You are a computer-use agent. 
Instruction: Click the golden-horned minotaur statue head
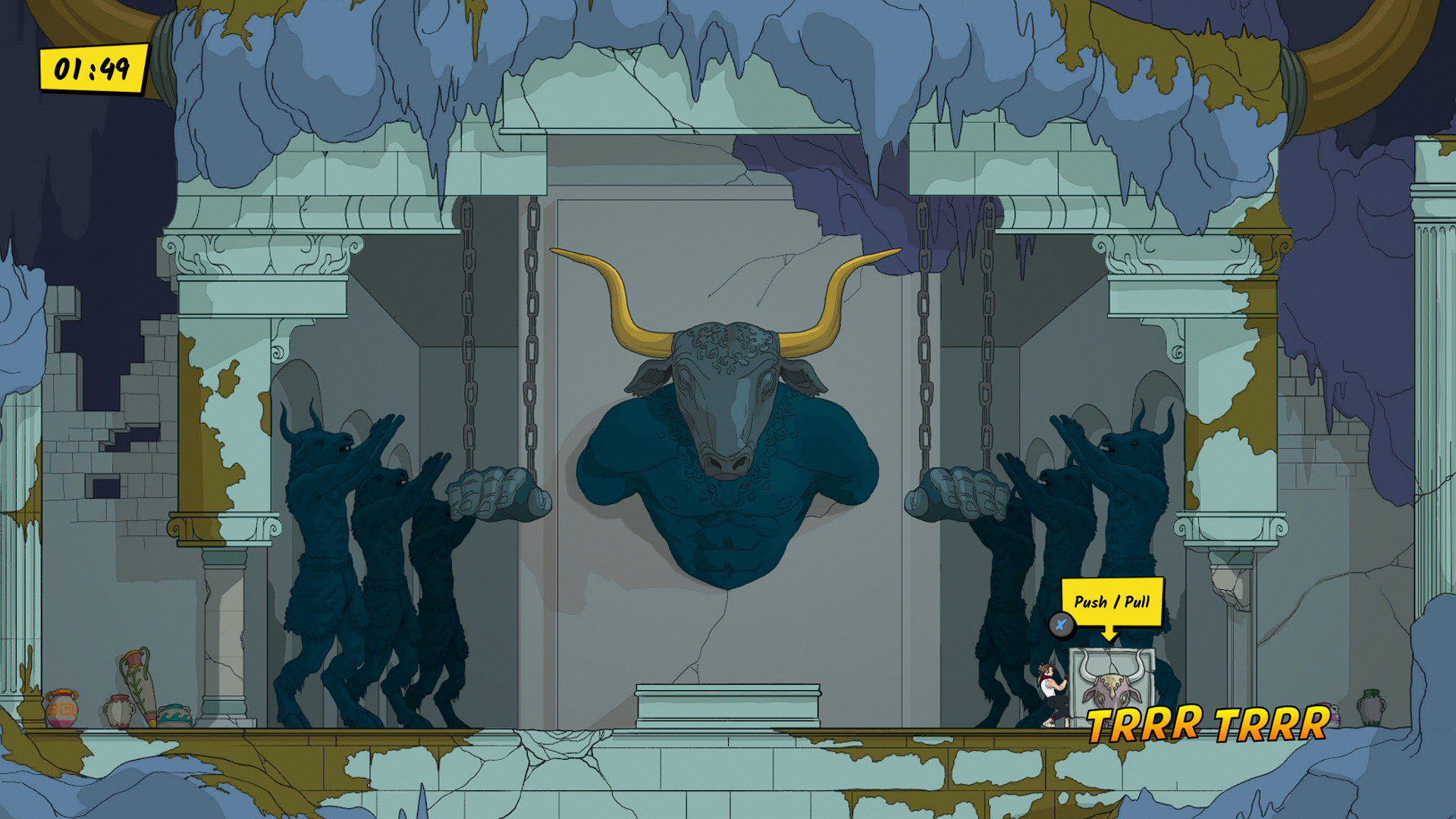728,379
